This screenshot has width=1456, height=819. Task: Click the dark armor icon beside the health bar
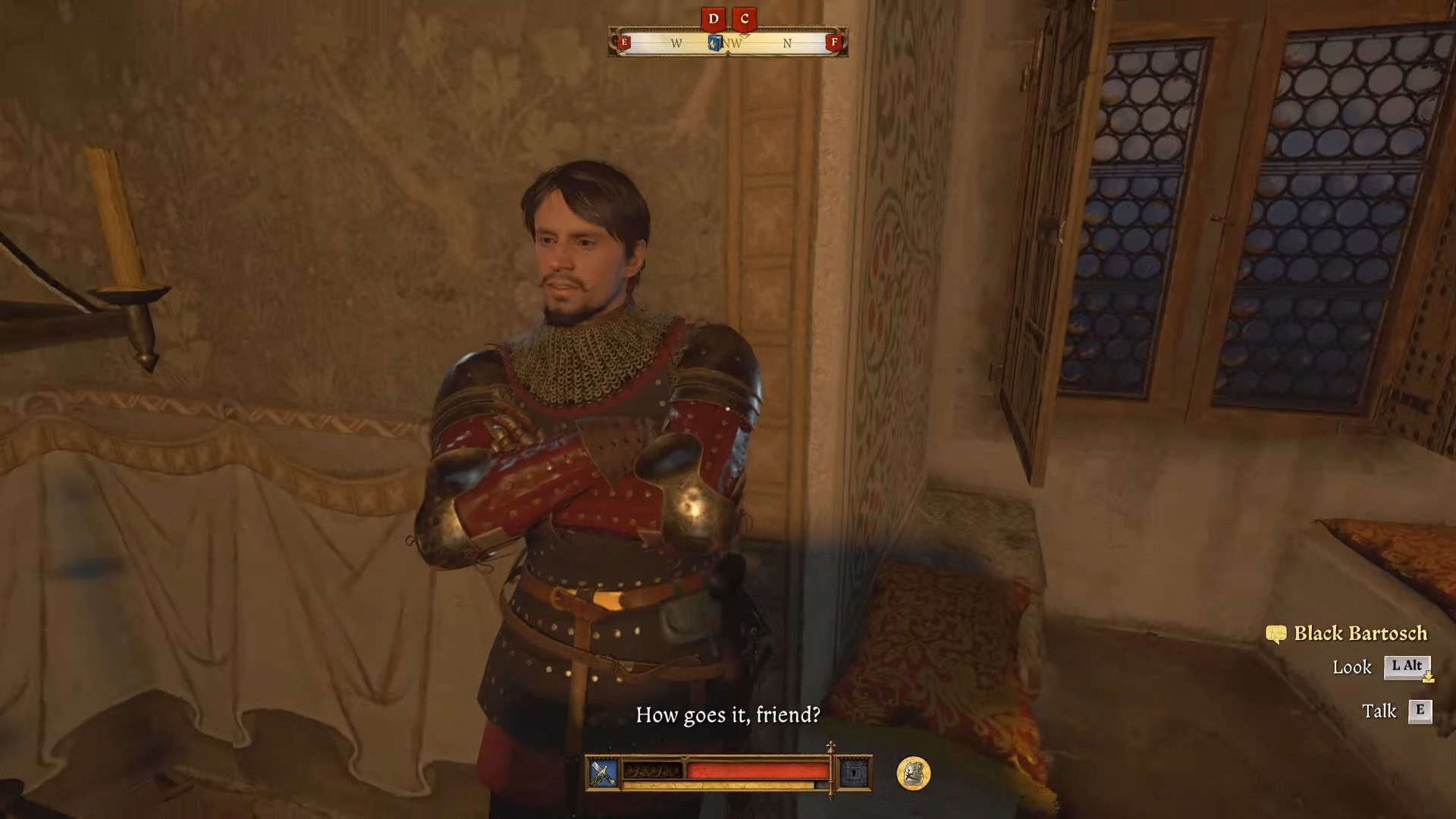pyautogui.click(x=854, y=773)
